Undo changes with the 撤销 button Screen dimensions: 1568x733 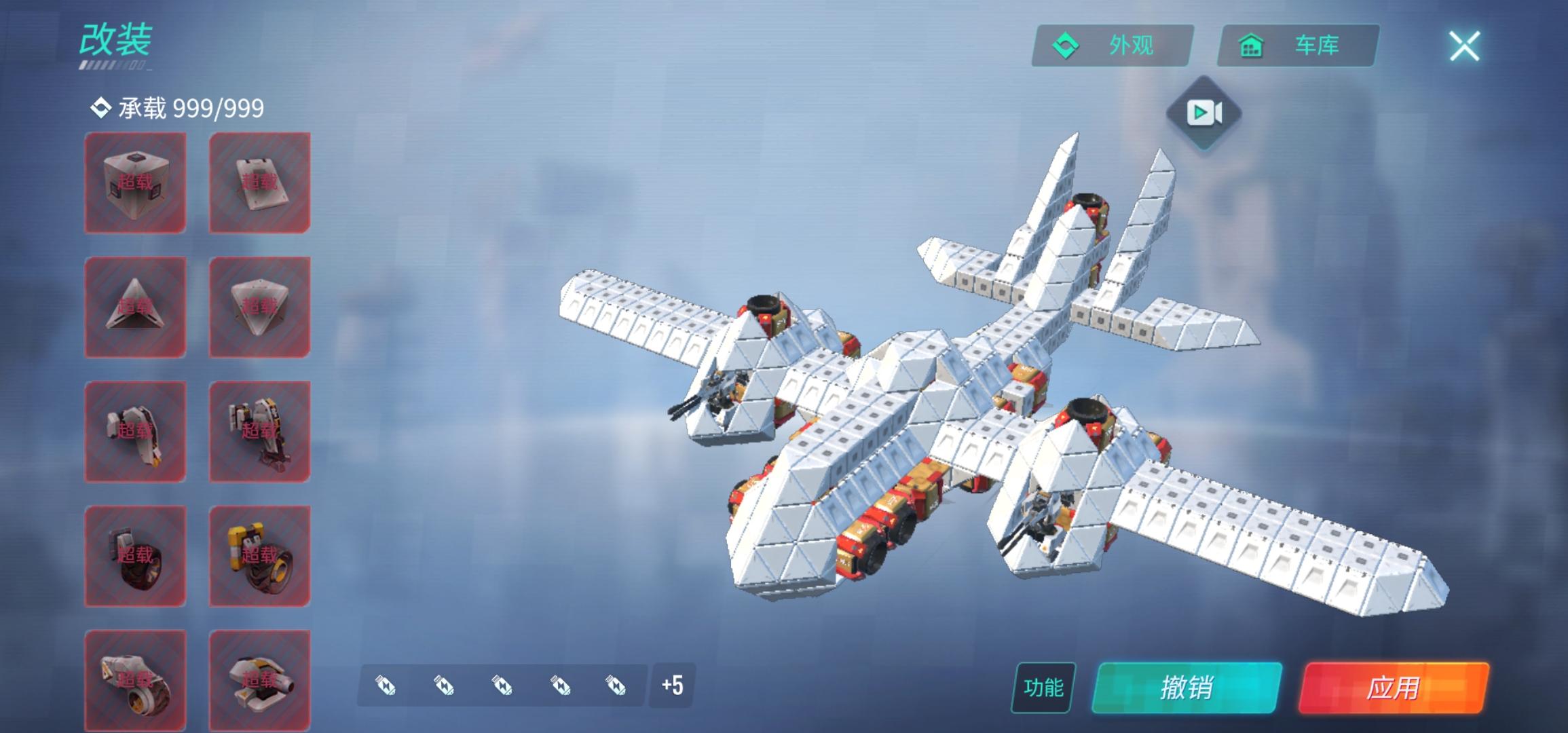1187,688
